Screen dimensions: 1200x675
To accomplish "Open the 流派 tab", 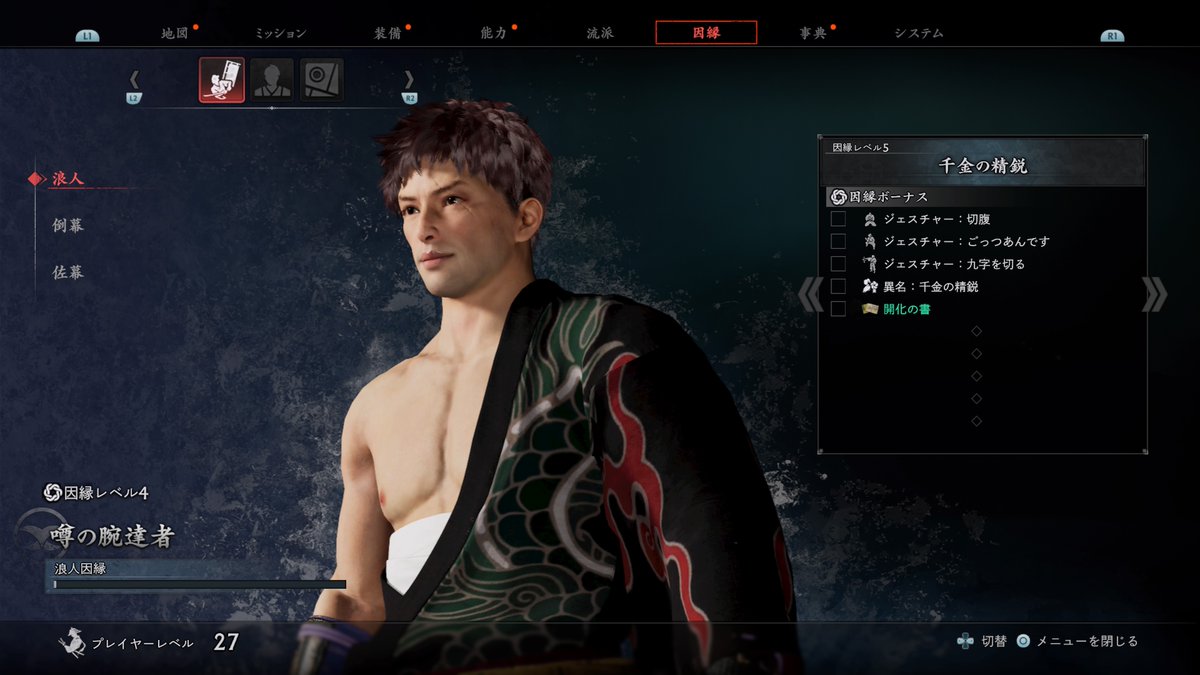I will pyautogui.click(x=600, y=33).
